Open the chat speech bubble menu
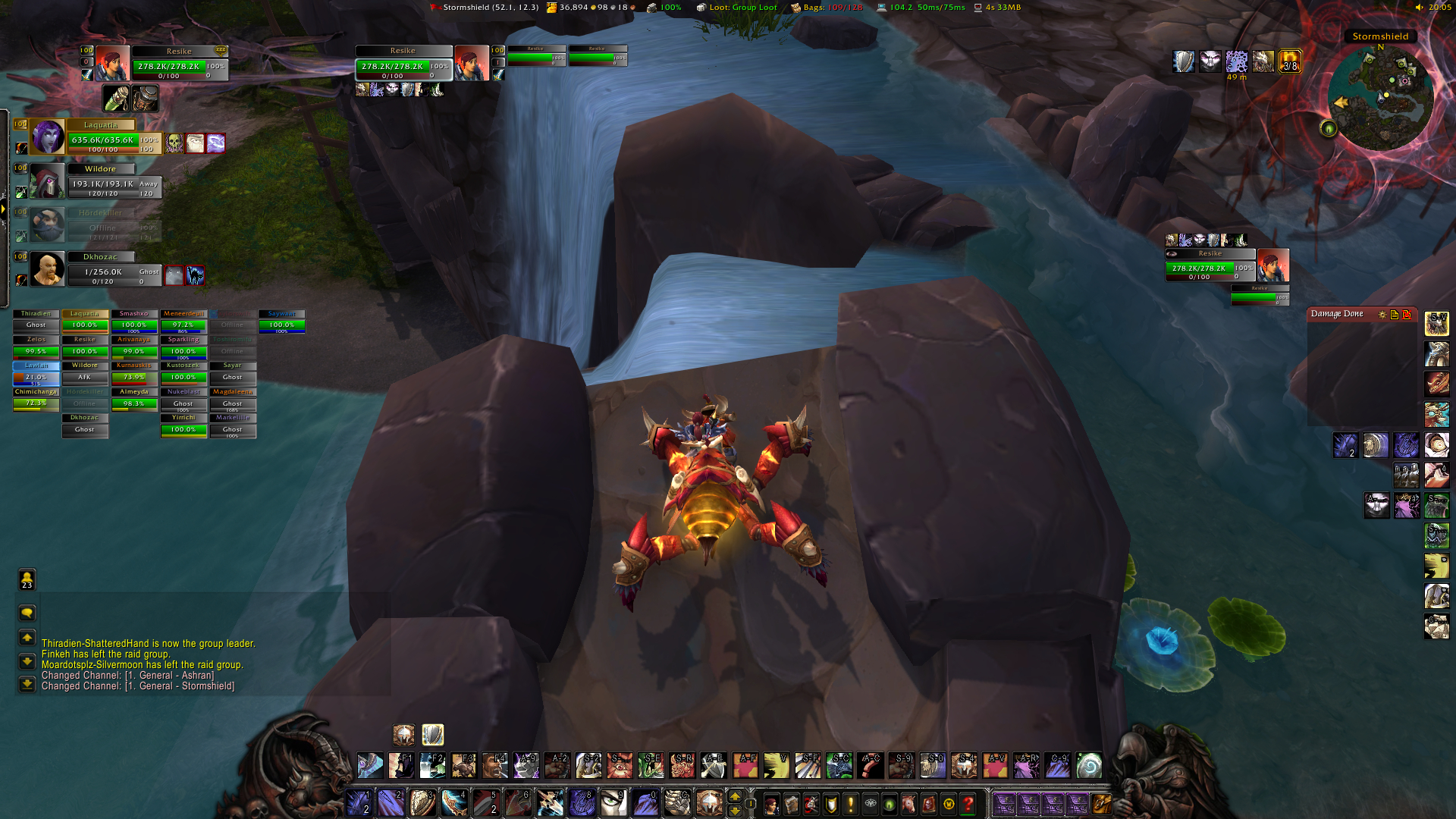 coord(27,613)
